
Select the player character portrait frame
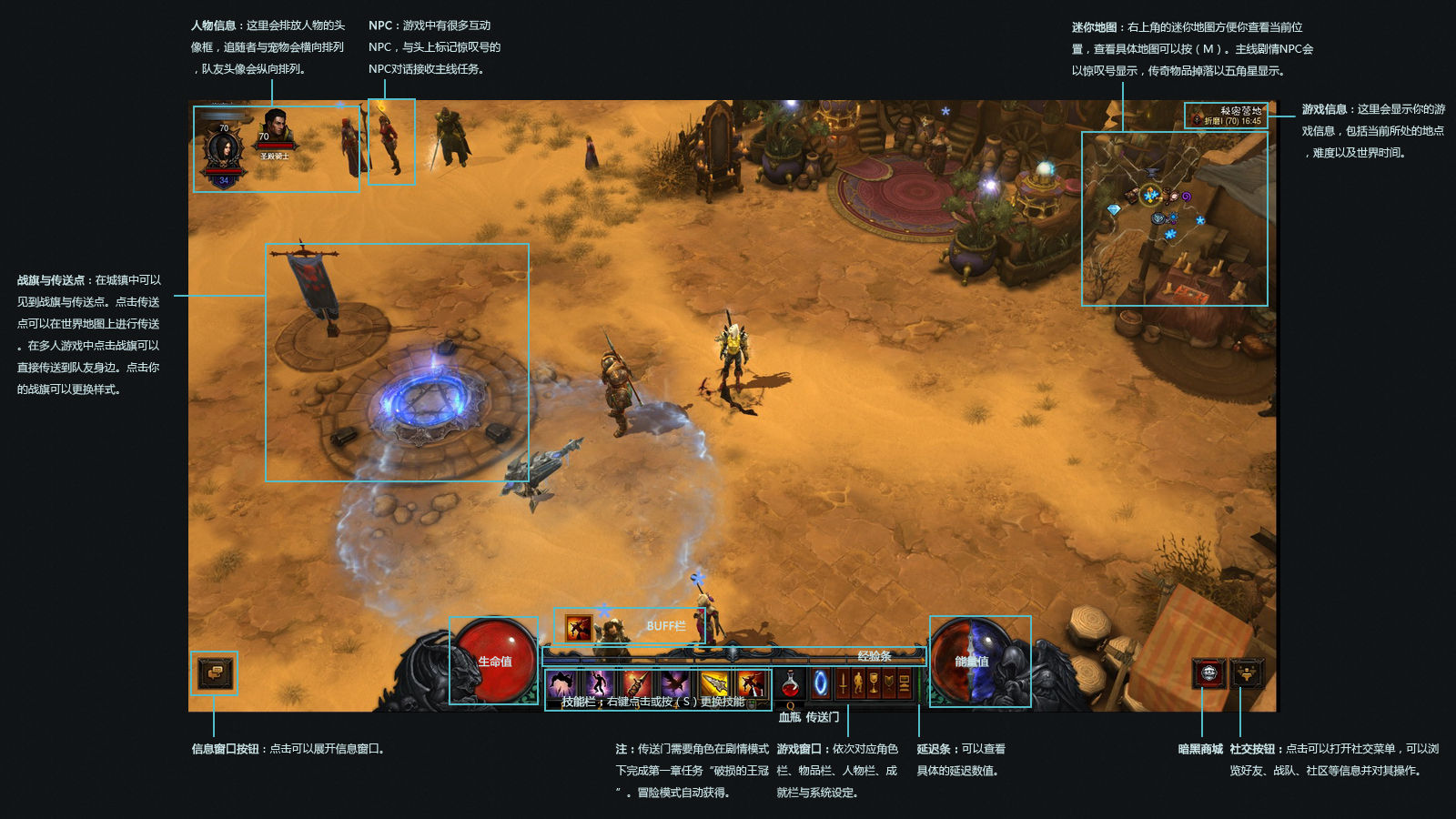pos(223,148)
